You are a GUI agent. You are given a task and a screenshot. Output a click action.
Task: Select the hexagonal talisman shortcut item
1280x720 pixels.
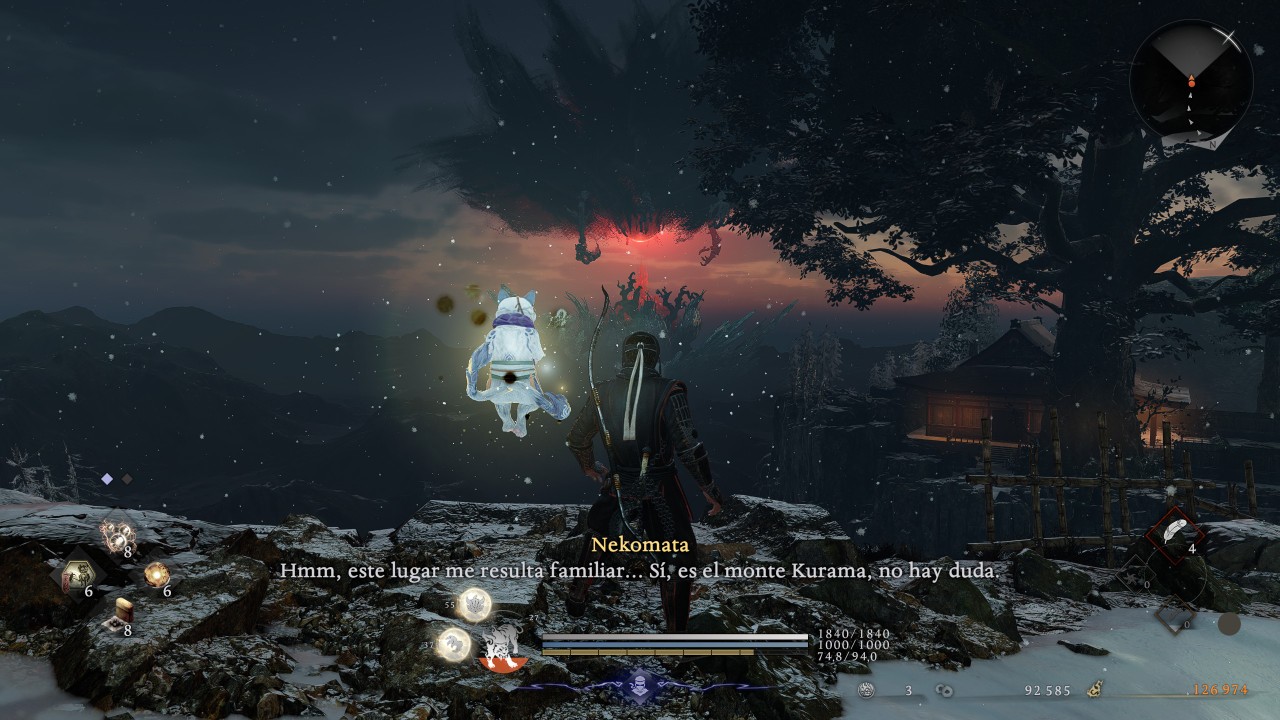(x=76, y=575)
